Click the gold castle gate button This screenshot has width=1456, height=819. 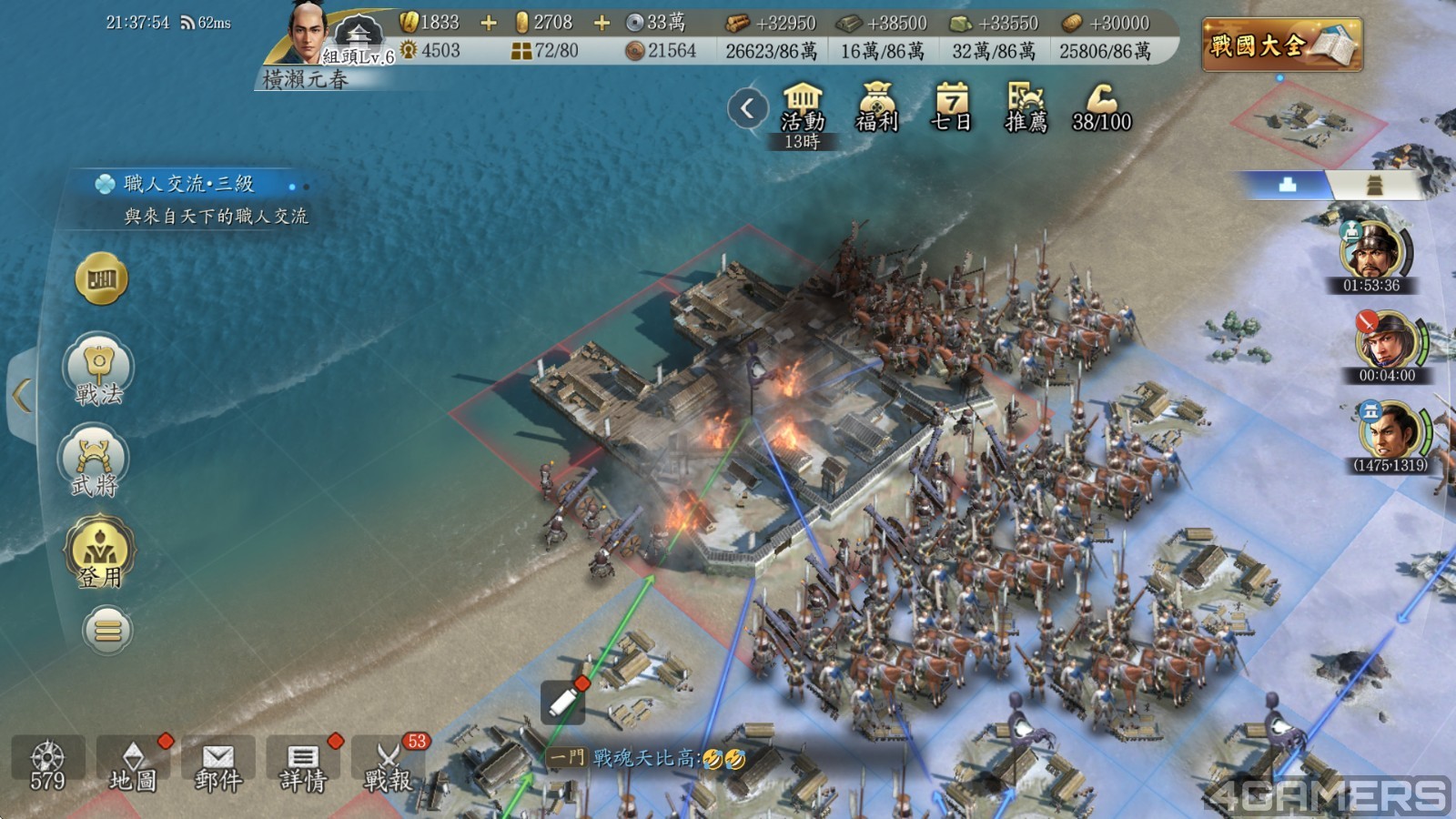(101, 278)
